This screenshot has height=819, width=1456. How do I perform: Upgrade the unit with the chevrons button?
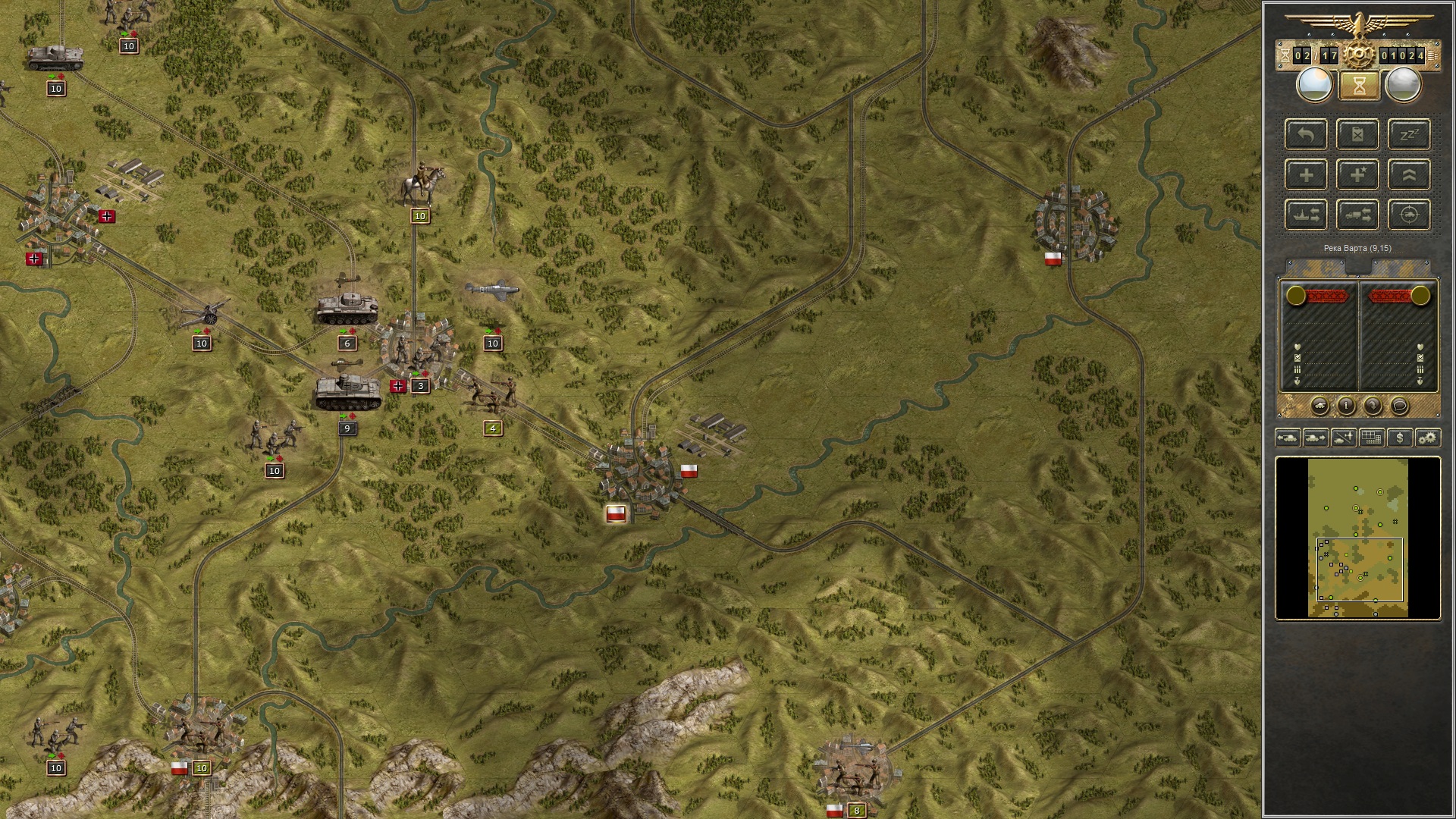[x=1409, y=175]
